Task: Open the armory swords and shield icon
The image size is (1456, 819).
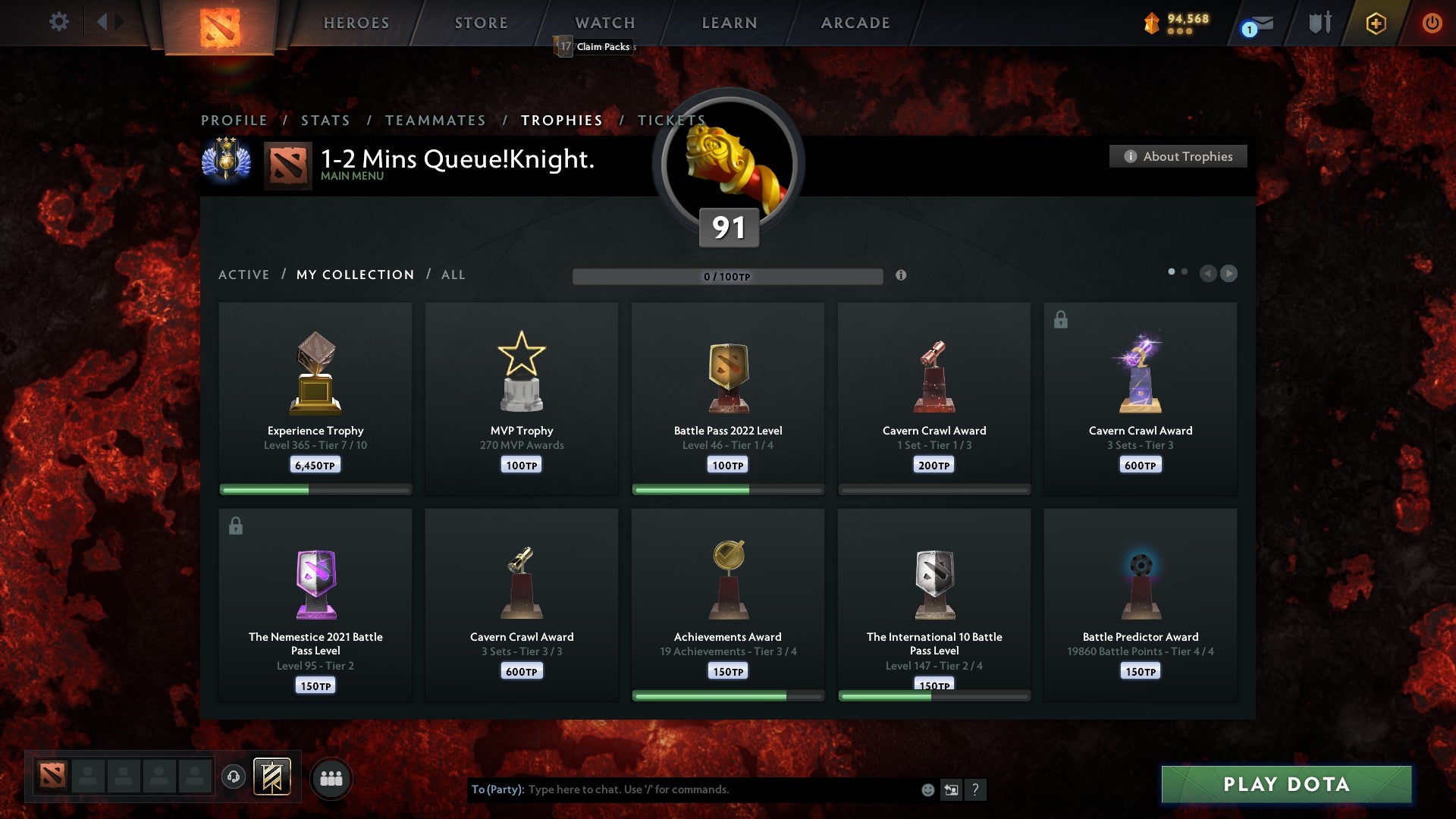Action: 1319,23
